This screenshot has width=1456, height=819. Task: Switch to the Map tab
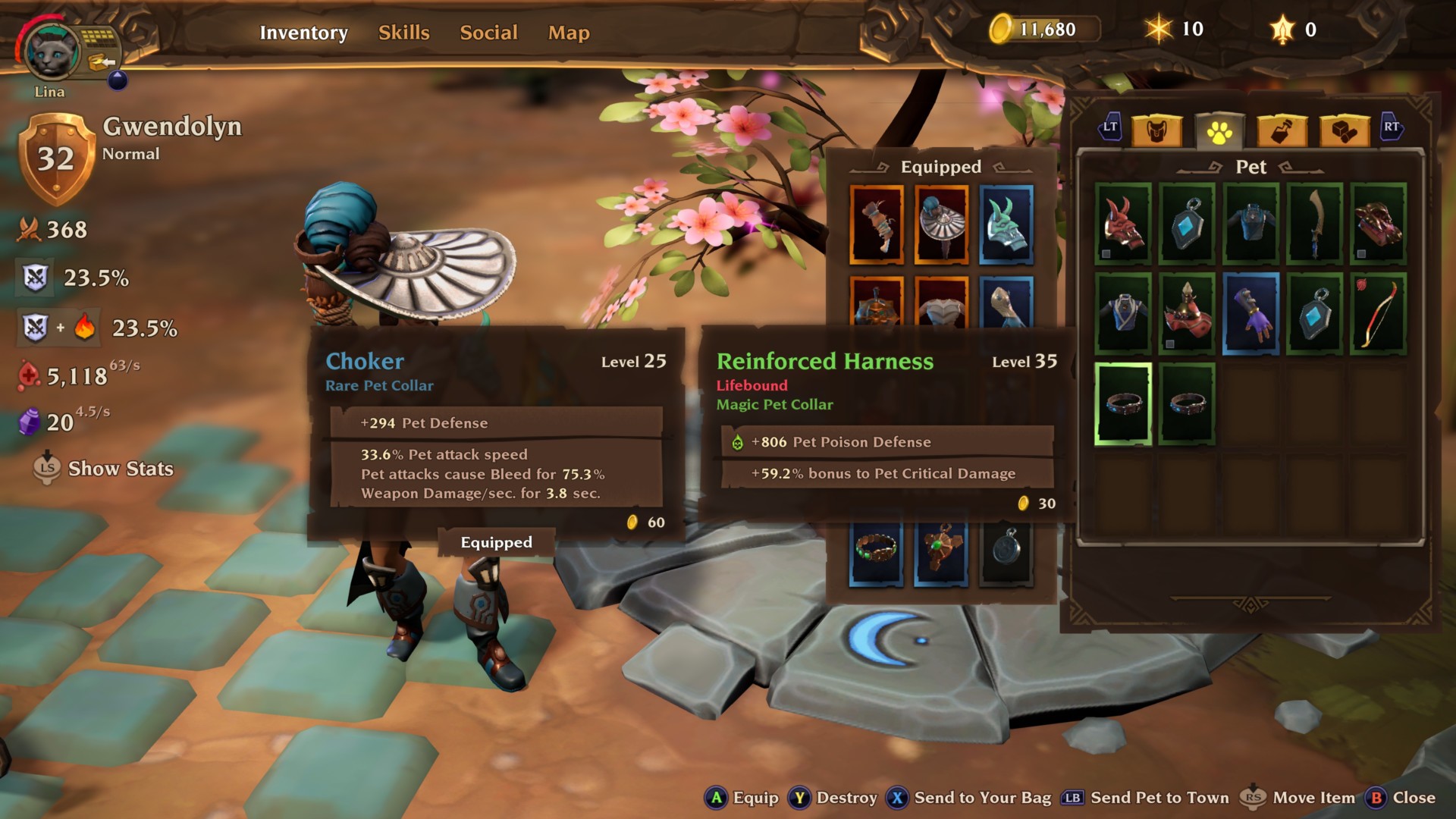(567, 33)
